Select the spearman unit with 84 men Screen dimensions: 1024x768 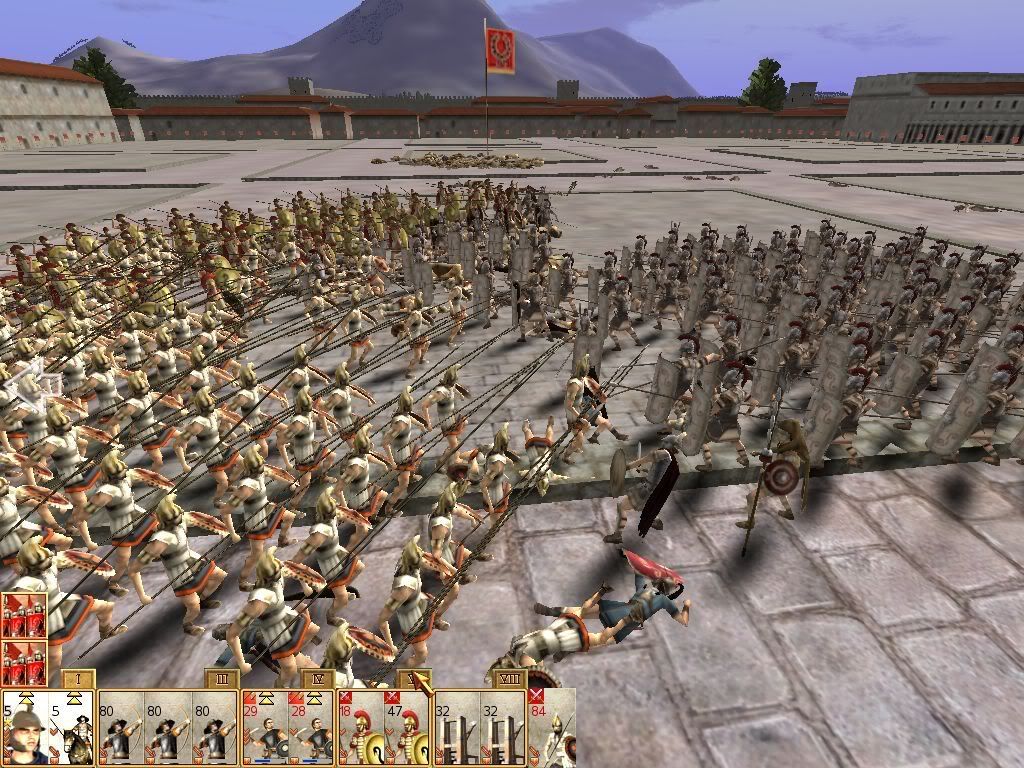[553, 728]
